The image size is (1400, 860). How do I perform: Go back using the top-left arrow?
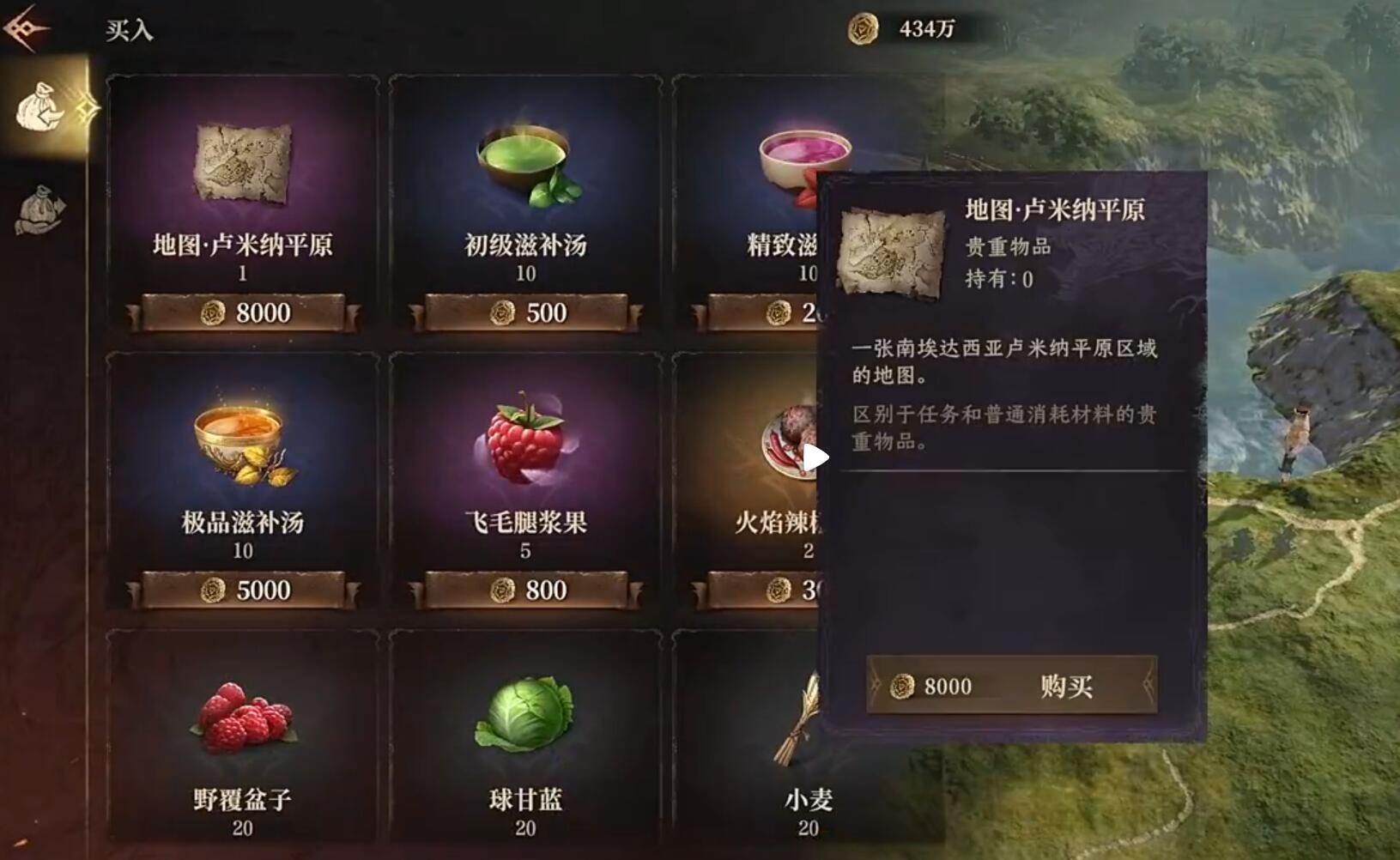tap(26, 28)
